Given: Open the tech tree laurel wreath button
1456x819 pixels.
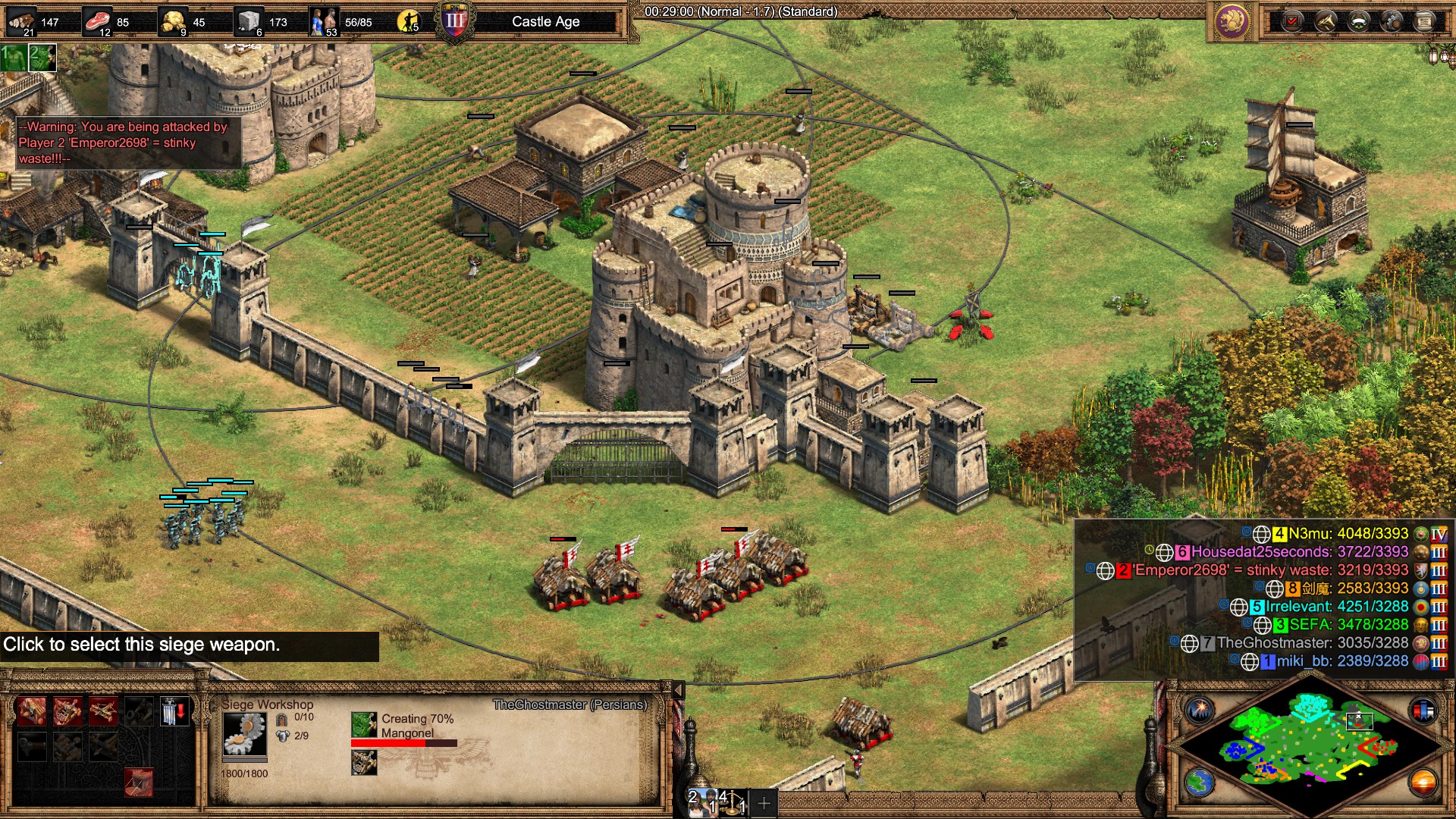Looking at the screenshot, I should pos(1358,21).
